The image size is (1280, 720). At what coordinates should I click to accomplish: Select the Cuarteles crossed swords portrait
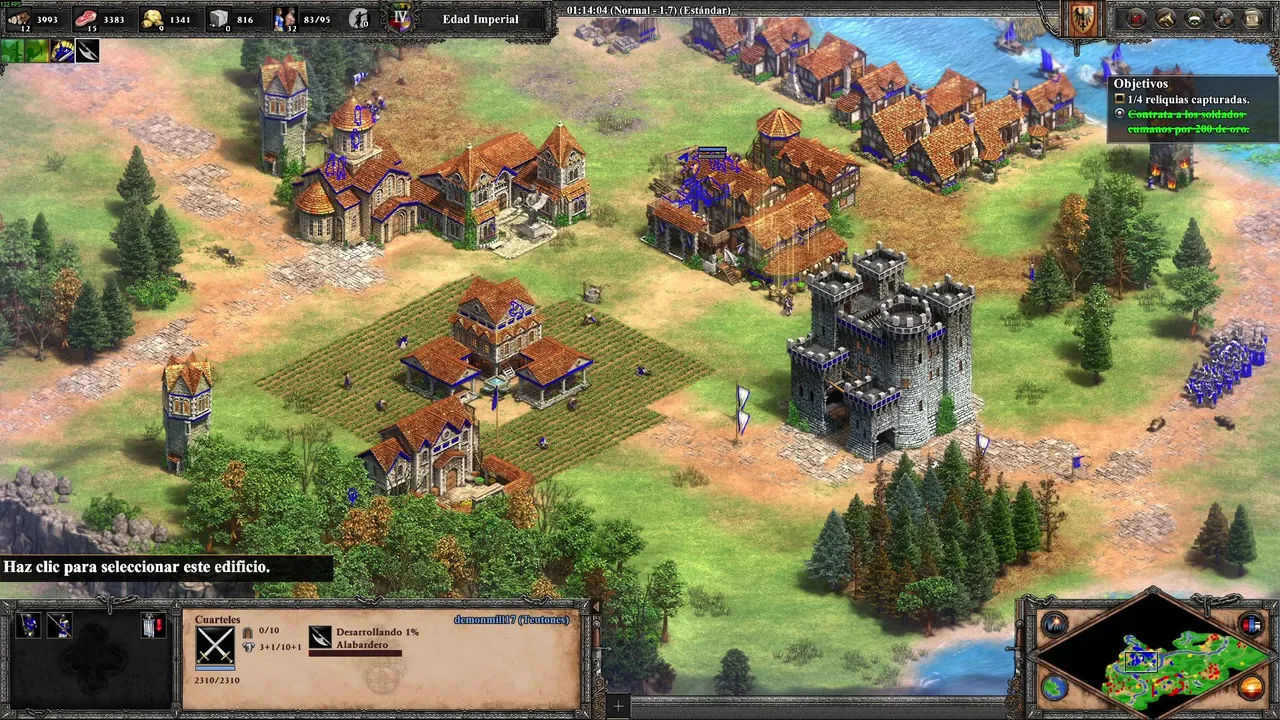coord(215,645)
